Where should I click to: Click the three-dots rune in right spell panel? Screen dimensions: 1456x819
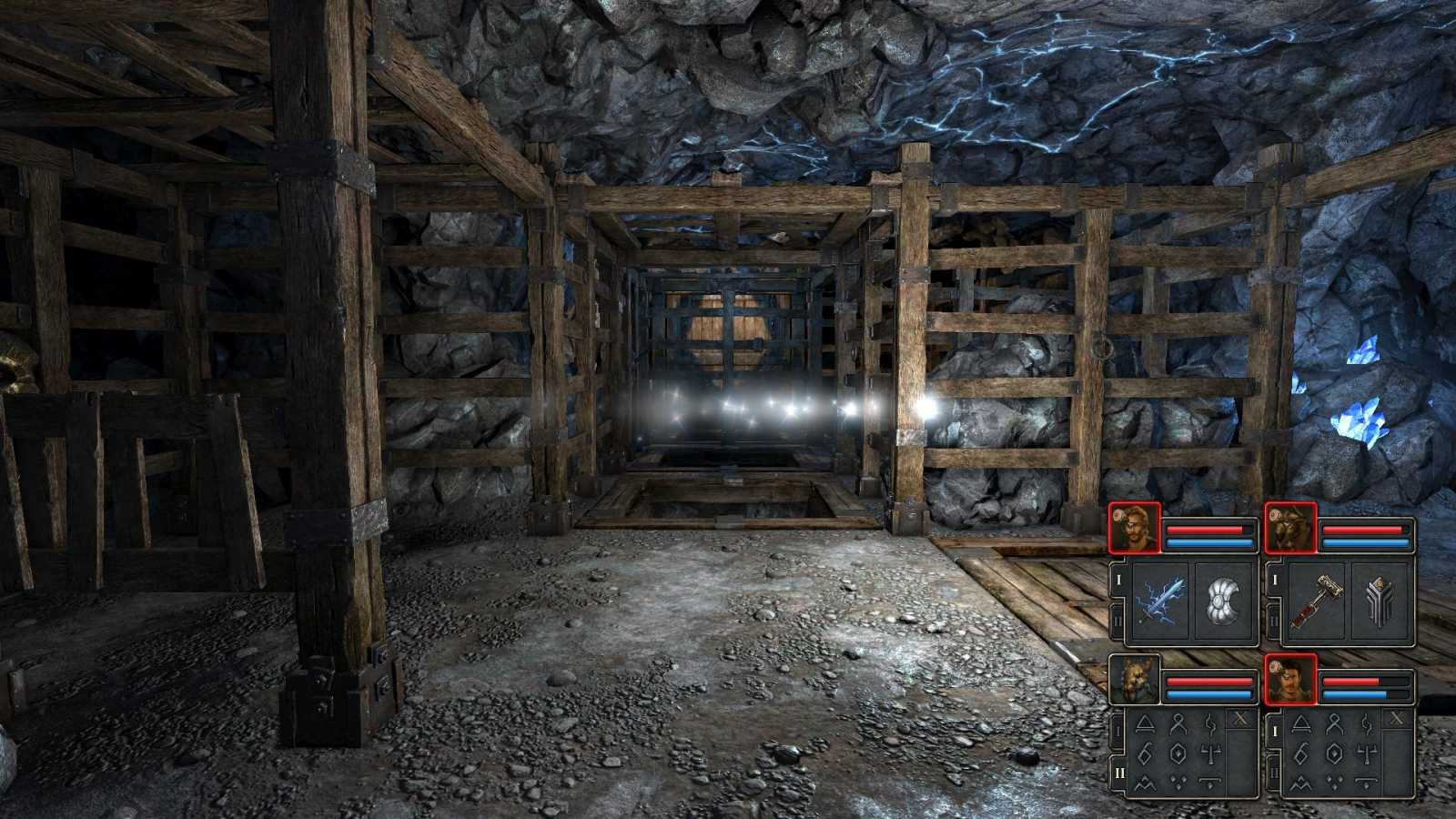pyautogui.click(x=1333, y=780)
